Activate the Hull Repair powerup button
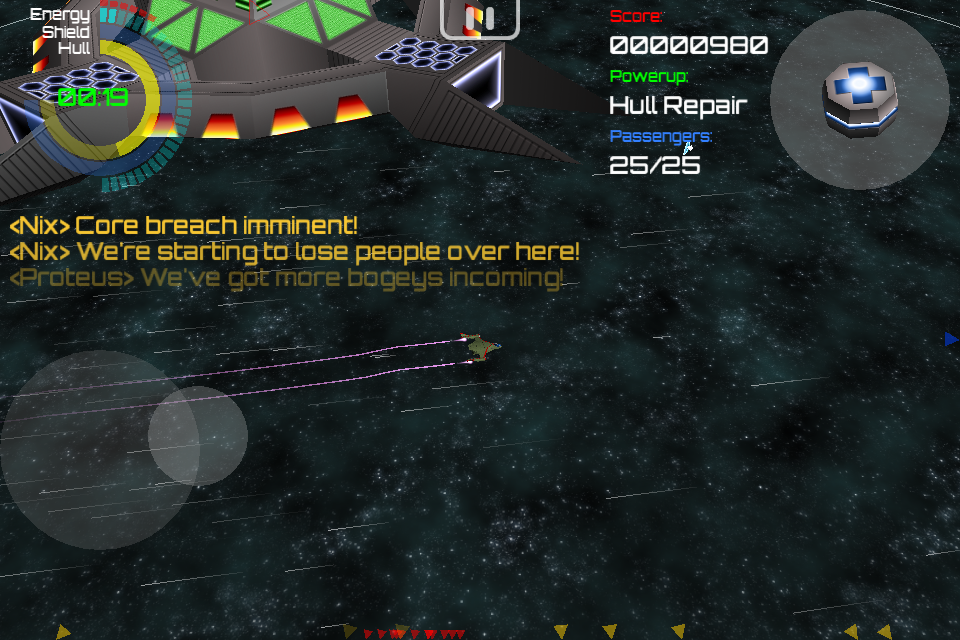The image size is (960, 640). coord(859,99)
